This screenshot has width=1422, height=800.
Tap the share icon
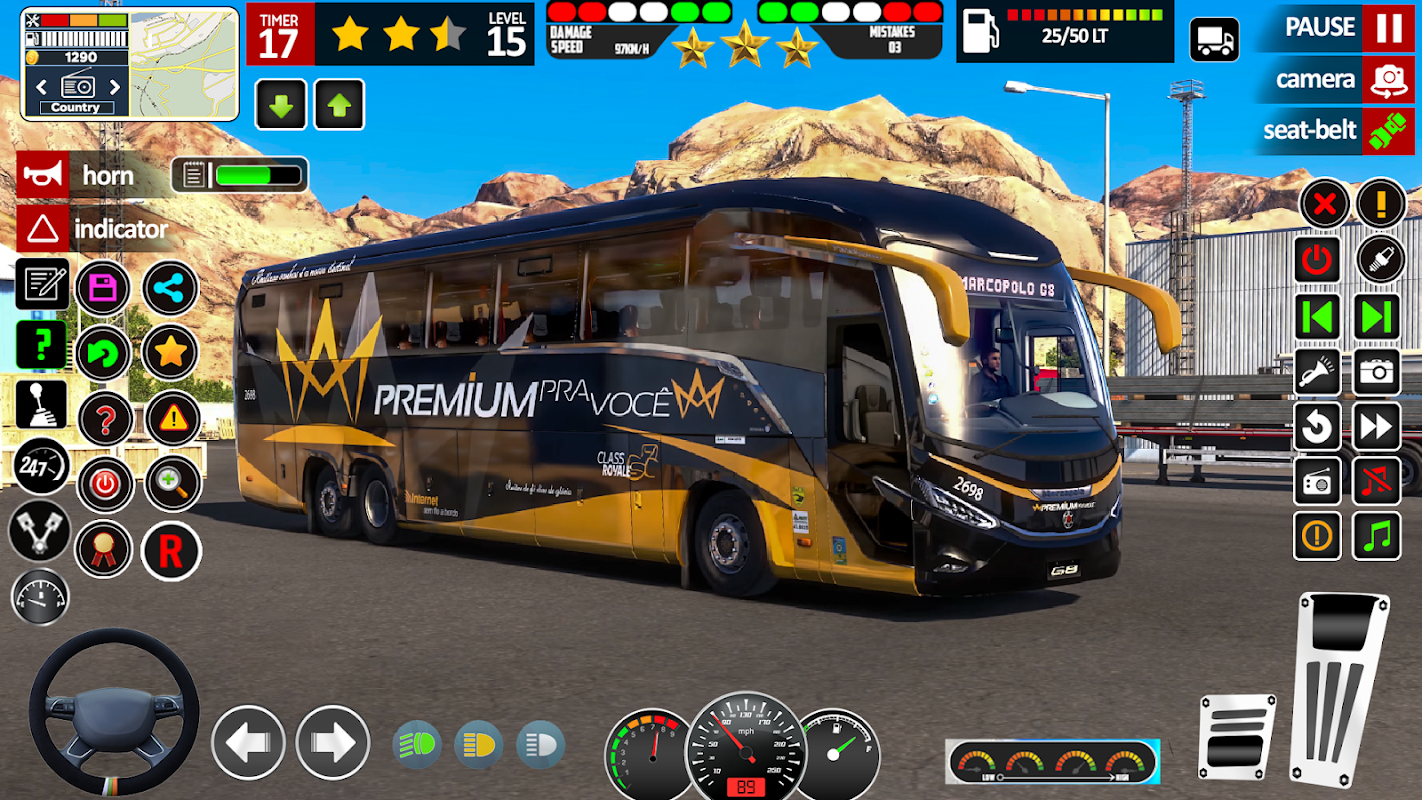click(x=171, y=289)
